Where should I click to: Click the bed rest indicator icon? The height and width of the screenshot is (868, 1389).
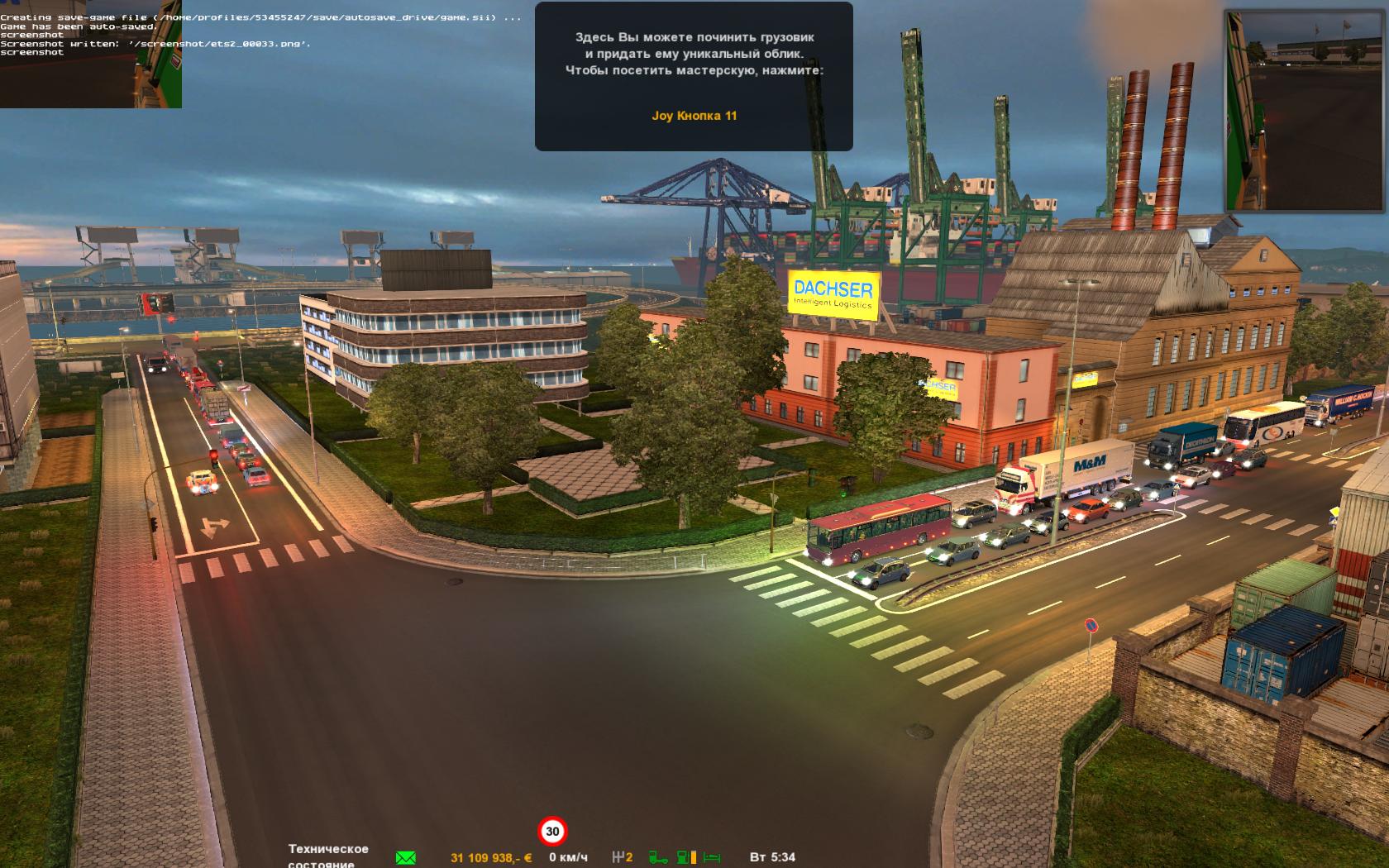tap(712, 857)
